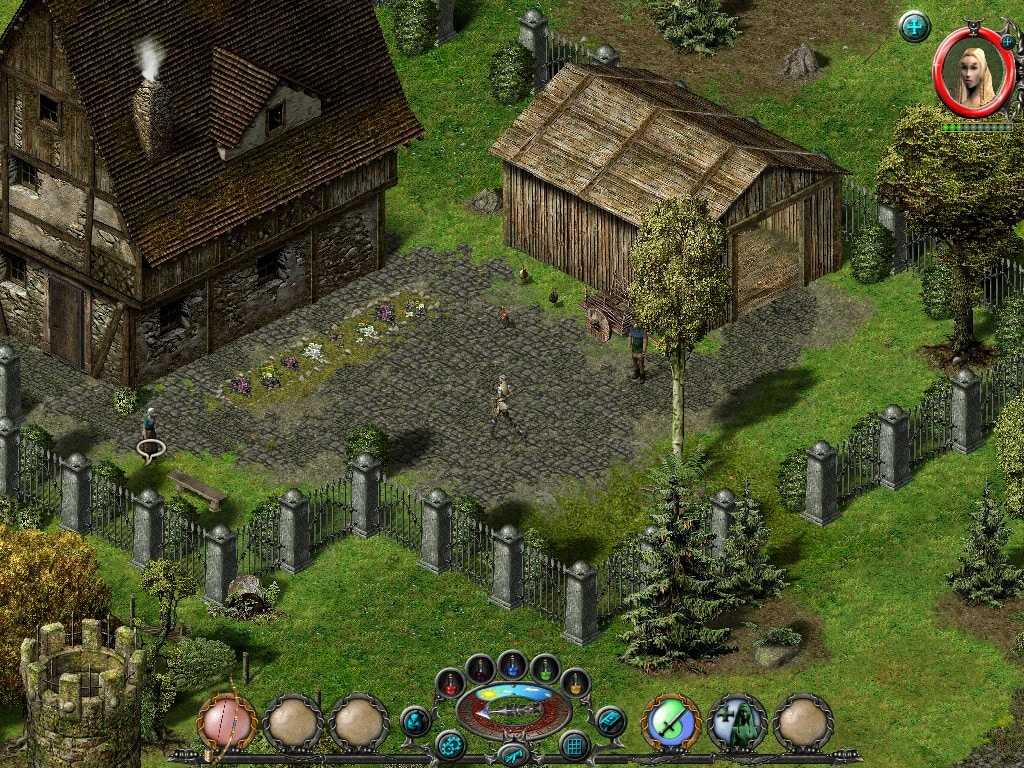Use the red health potion
Viewport: 1024px width, 768px height.
[451, 683]
